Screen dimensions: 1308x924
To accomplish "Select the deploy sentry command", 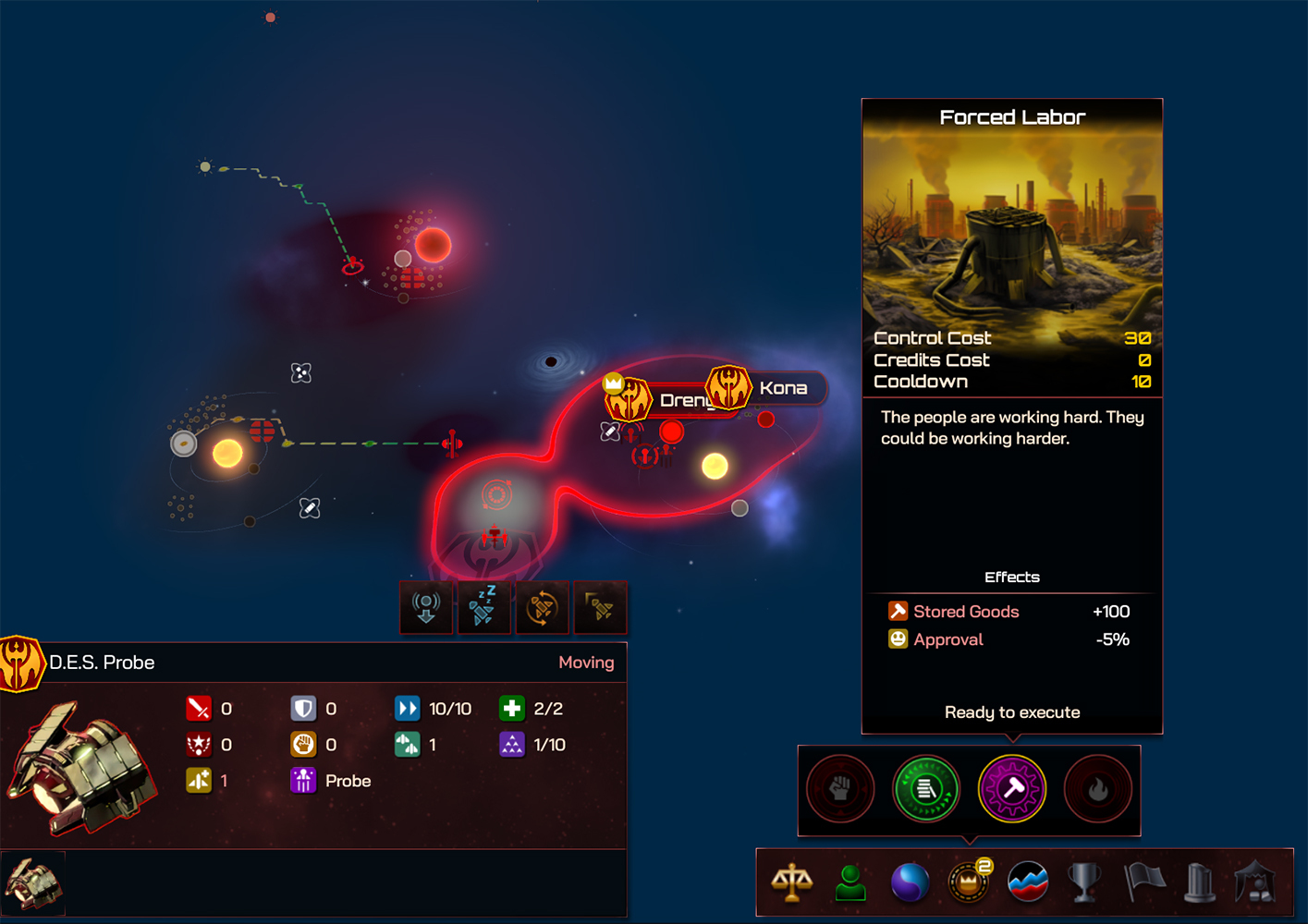I will point(426,607).
